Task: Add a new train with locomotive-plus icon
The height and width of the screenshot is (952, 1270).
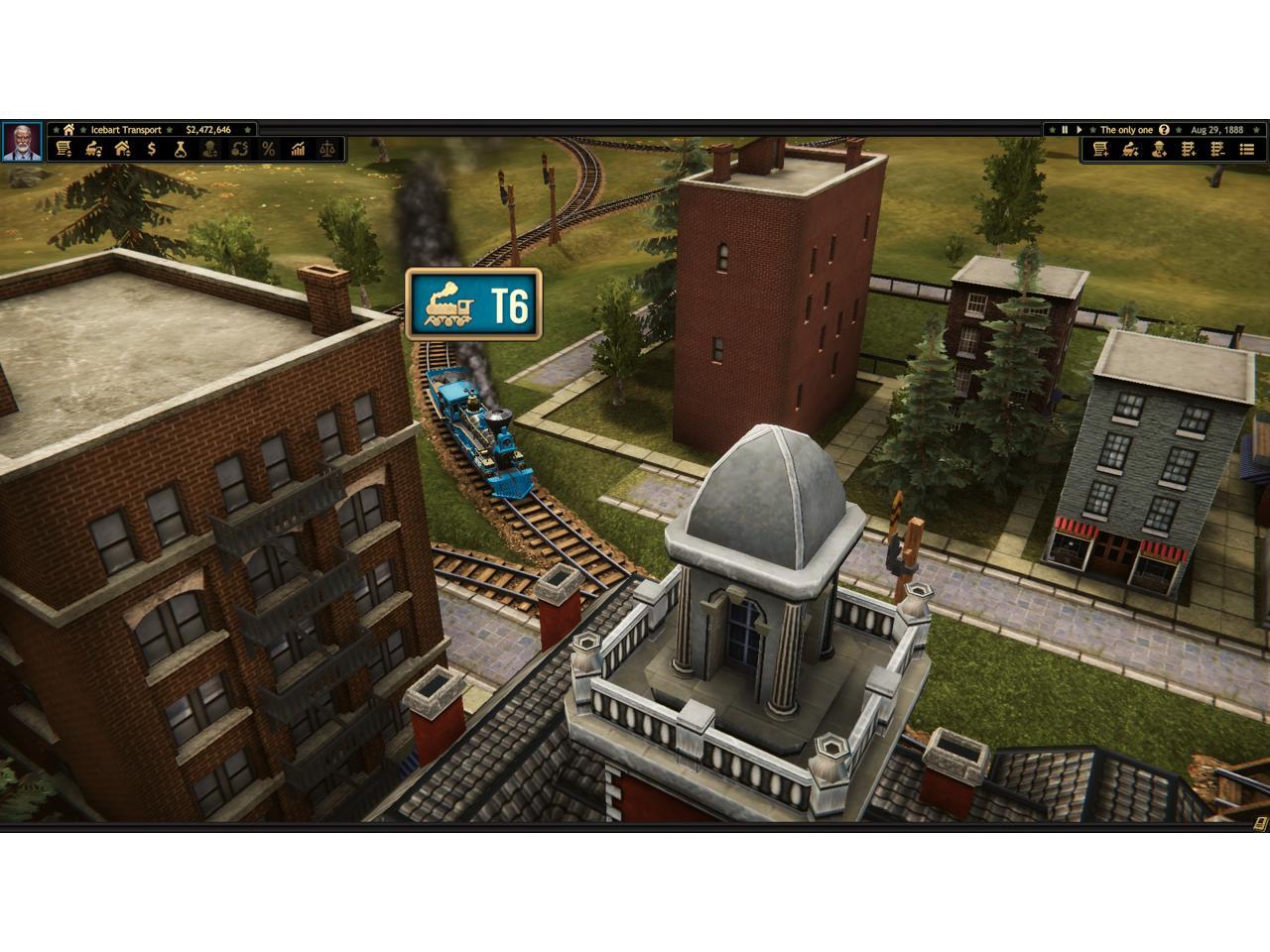Action: [x=1130, y=150]
